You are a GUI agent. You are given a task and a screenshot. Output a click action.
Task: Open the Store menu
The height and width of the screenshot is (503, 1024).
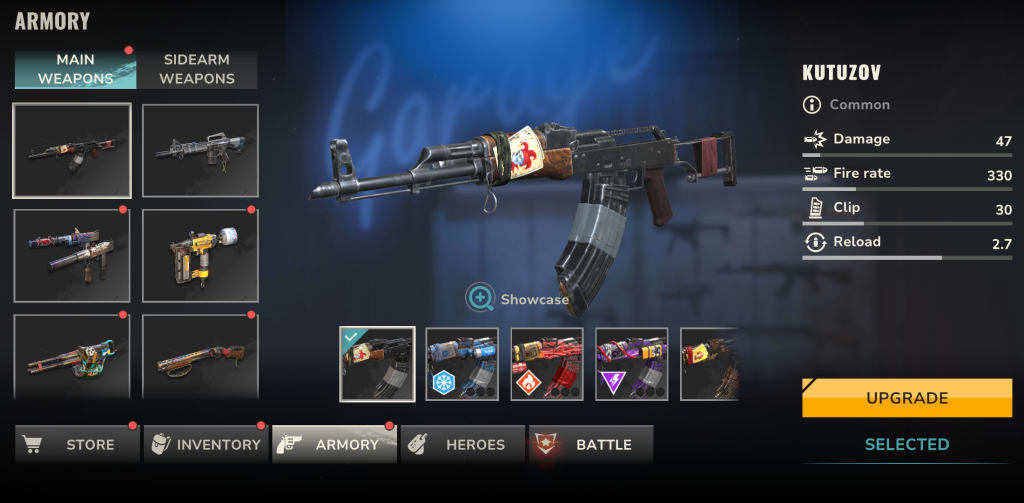point(77,444)
